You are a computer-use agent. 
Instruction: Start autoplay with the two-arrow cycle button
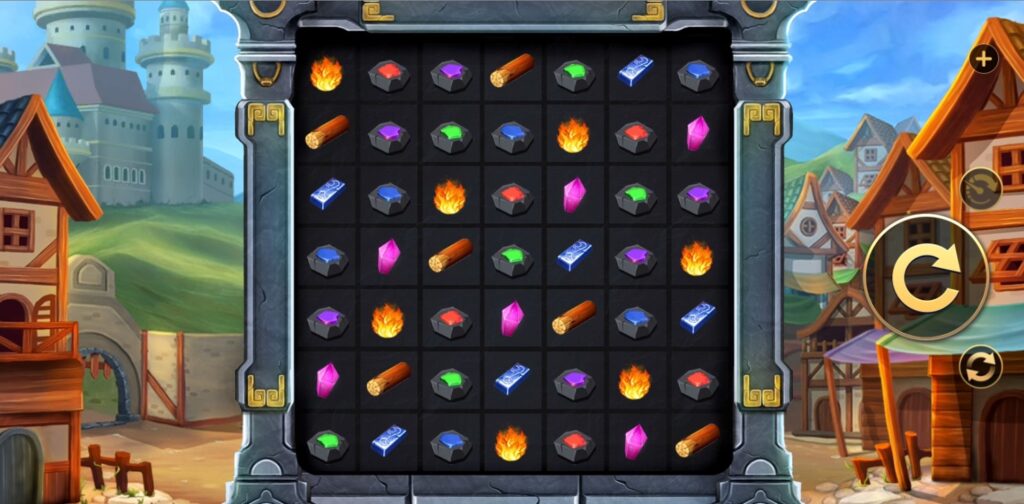tap(981, 366)
